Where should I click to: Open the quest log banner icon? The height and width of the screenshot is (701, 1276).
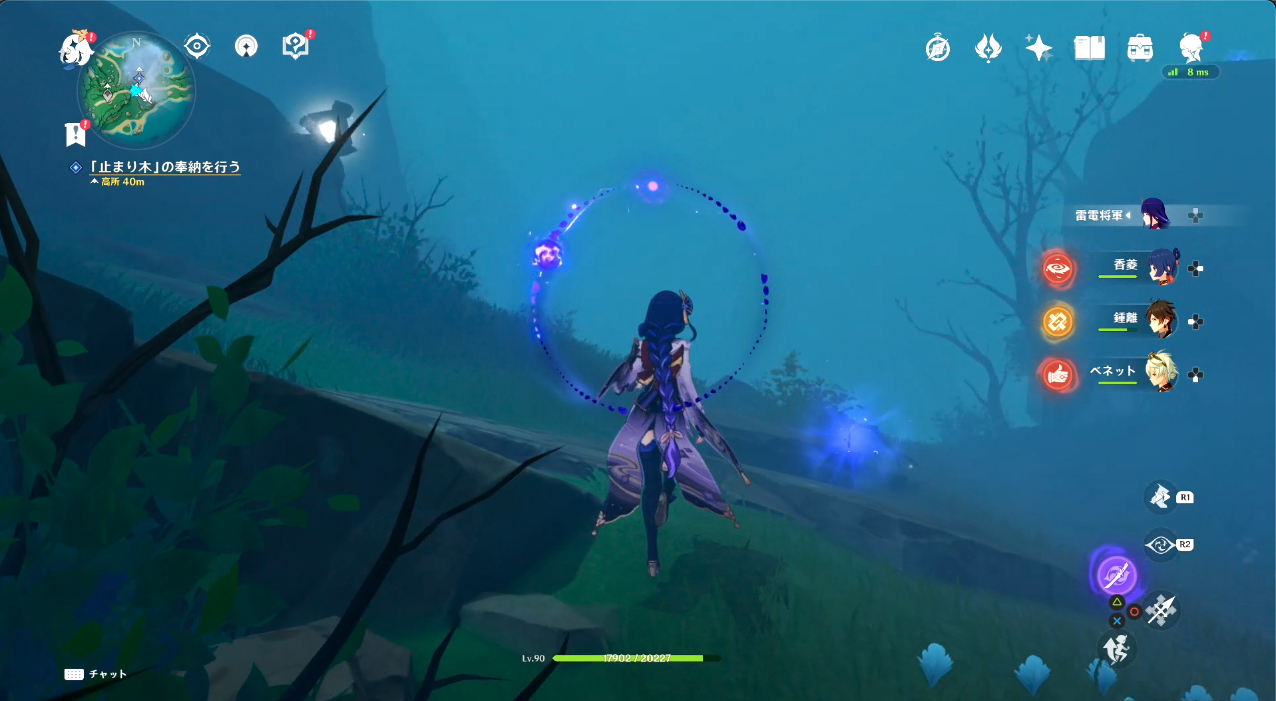click(x=73, y=133)
